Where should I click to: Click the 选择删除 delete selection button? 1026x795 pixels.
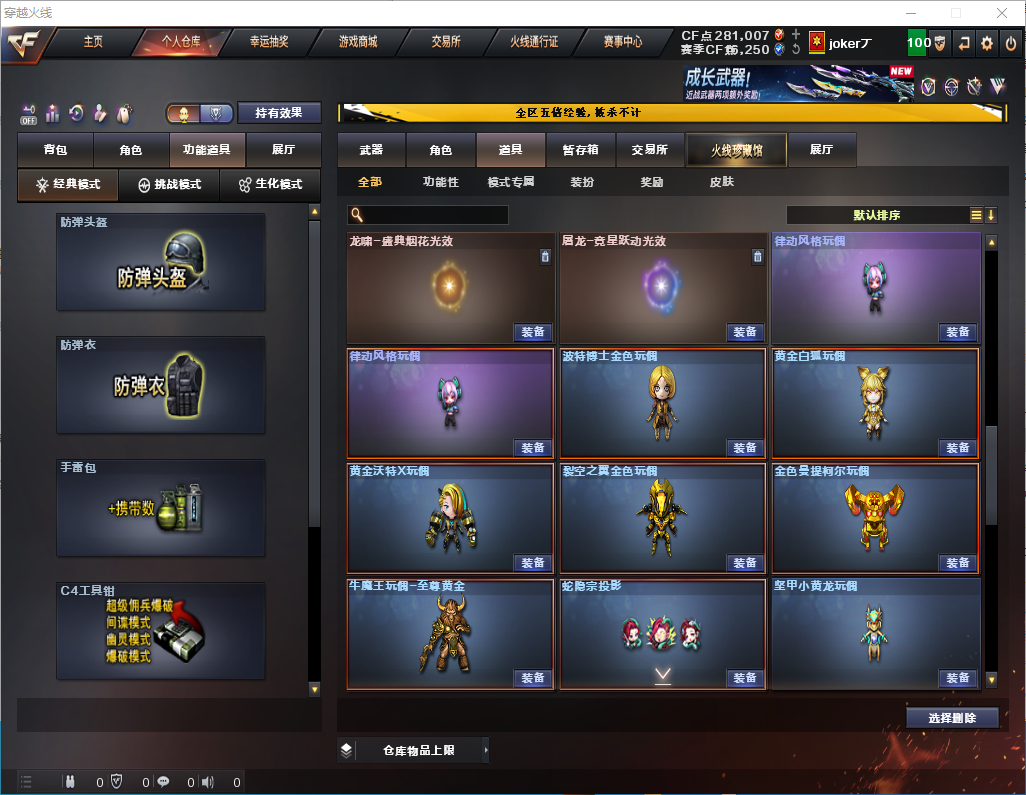coord(952,718)
